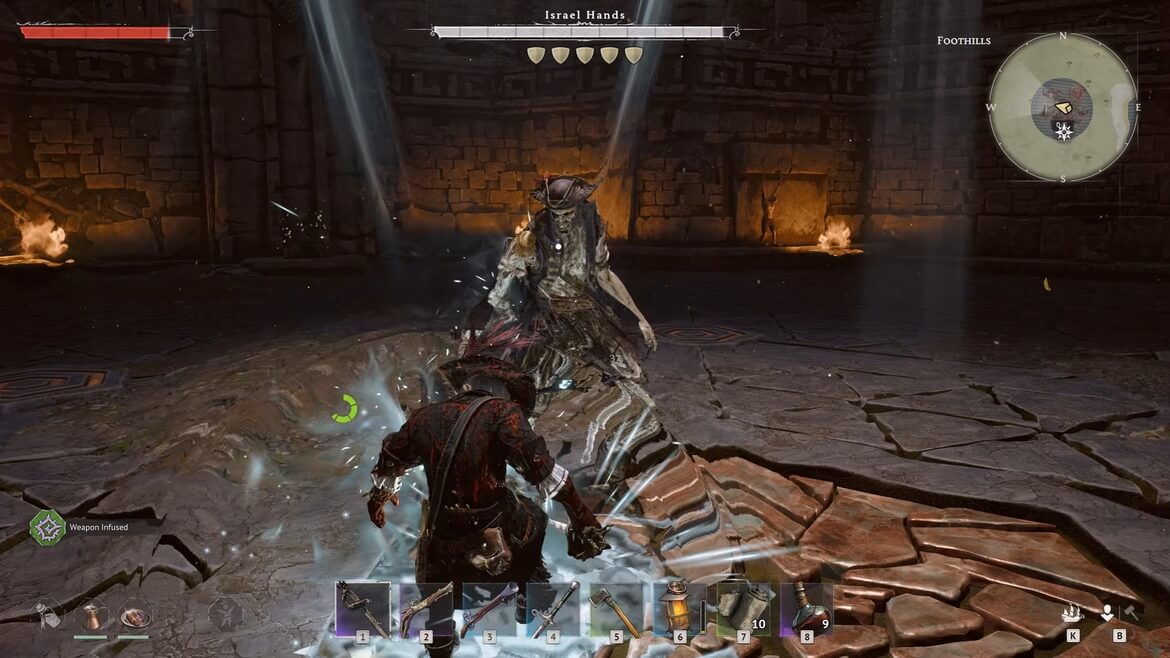Drink the red potion in slot 8
This screenshot has width=1170, height=658.
pos(806,608)
